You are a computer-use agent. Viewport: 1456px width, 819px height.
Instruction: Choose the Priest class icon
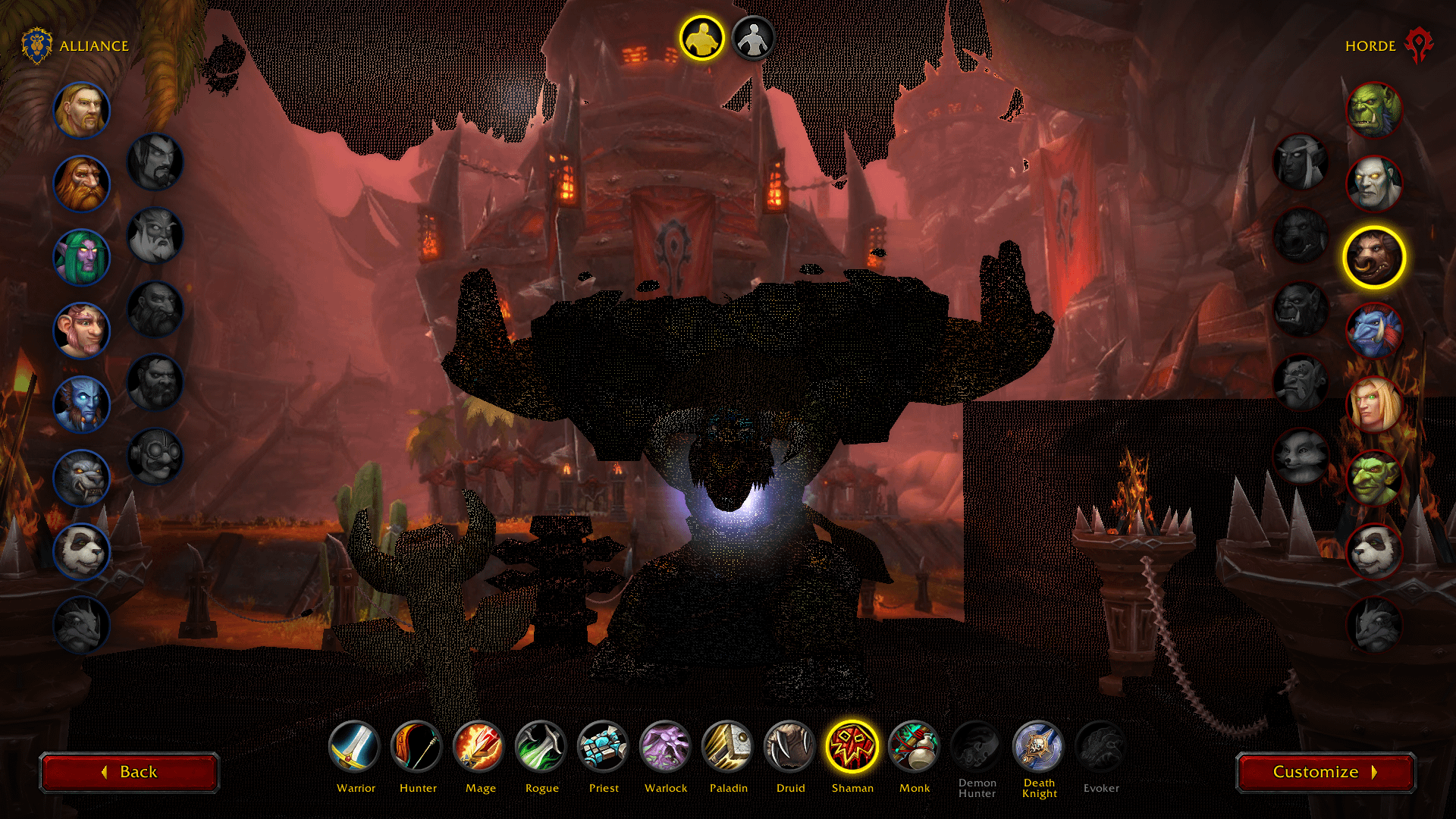coord(604,746)
